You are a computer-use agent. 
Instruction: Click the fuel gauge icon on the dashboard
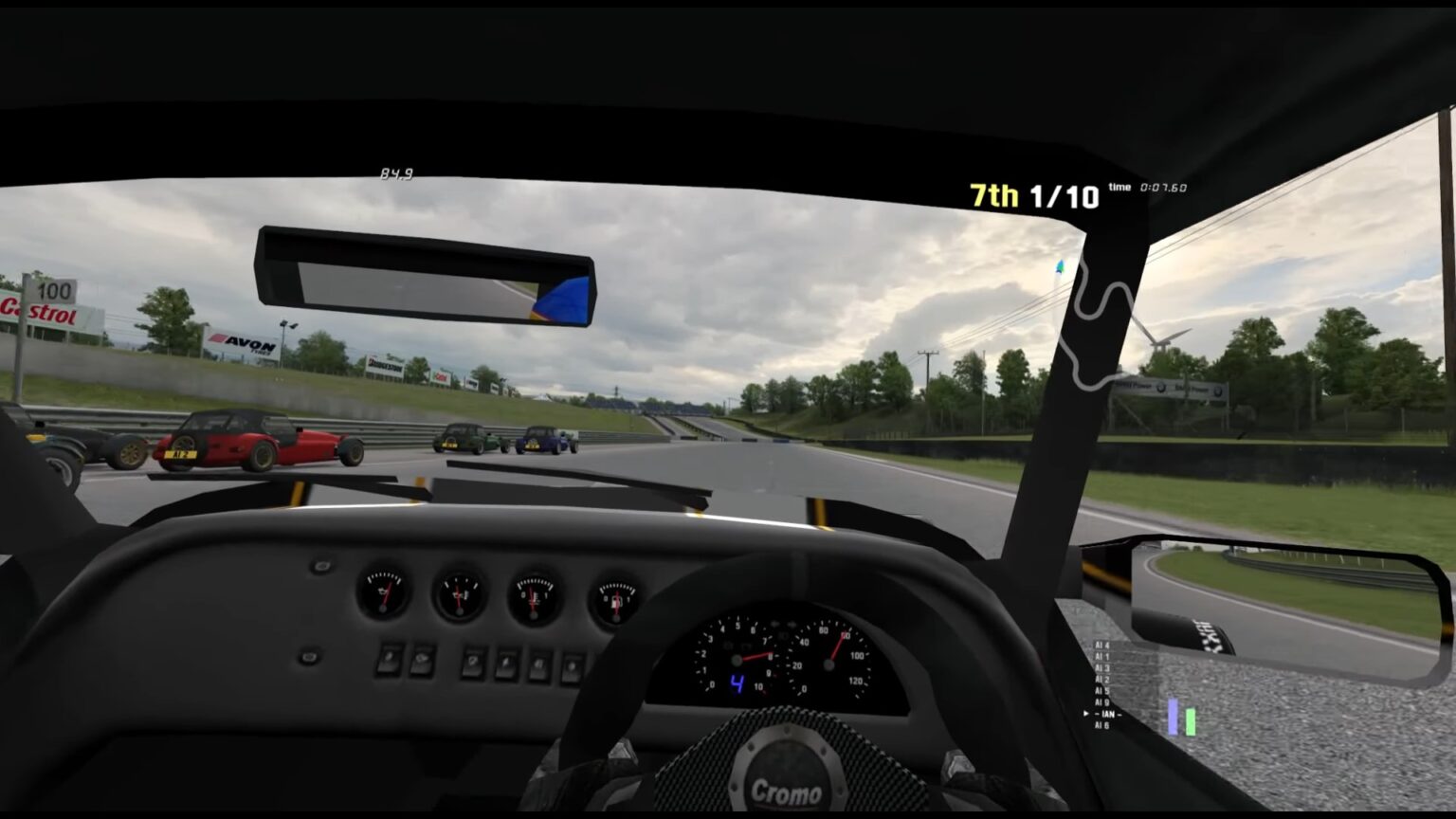(x=616, y=592)
